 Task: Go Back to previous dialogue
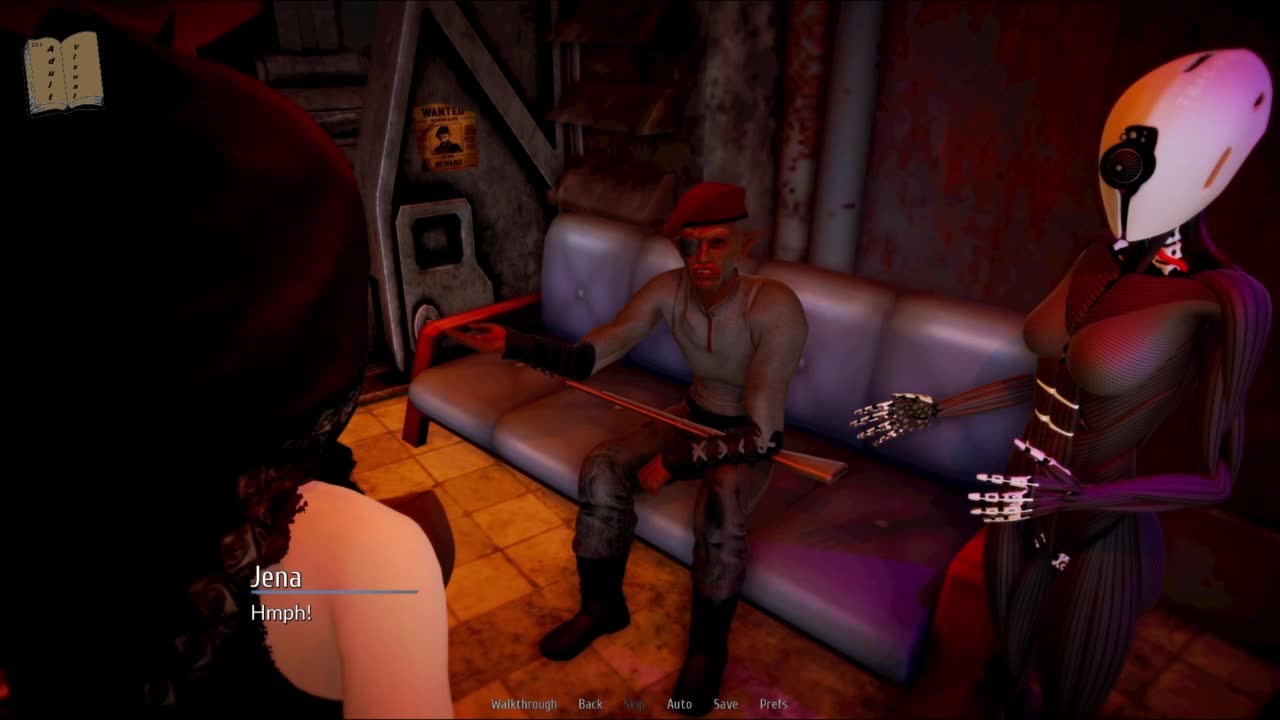point(590,704)
